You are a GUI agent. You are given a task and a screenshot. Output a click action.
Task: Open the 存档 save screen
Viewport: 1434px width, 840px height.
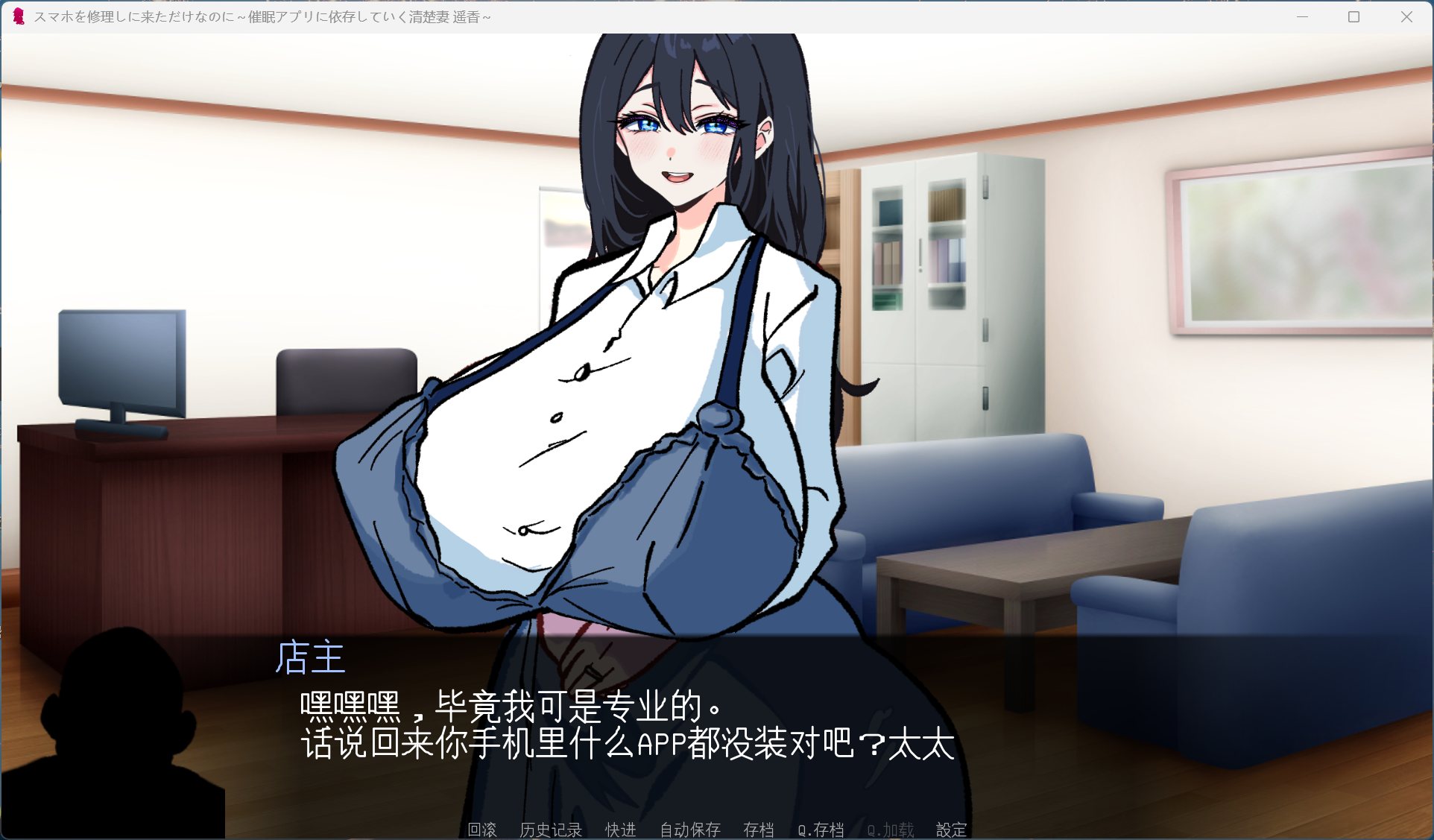pyautogui.click(x=759, y=830)
